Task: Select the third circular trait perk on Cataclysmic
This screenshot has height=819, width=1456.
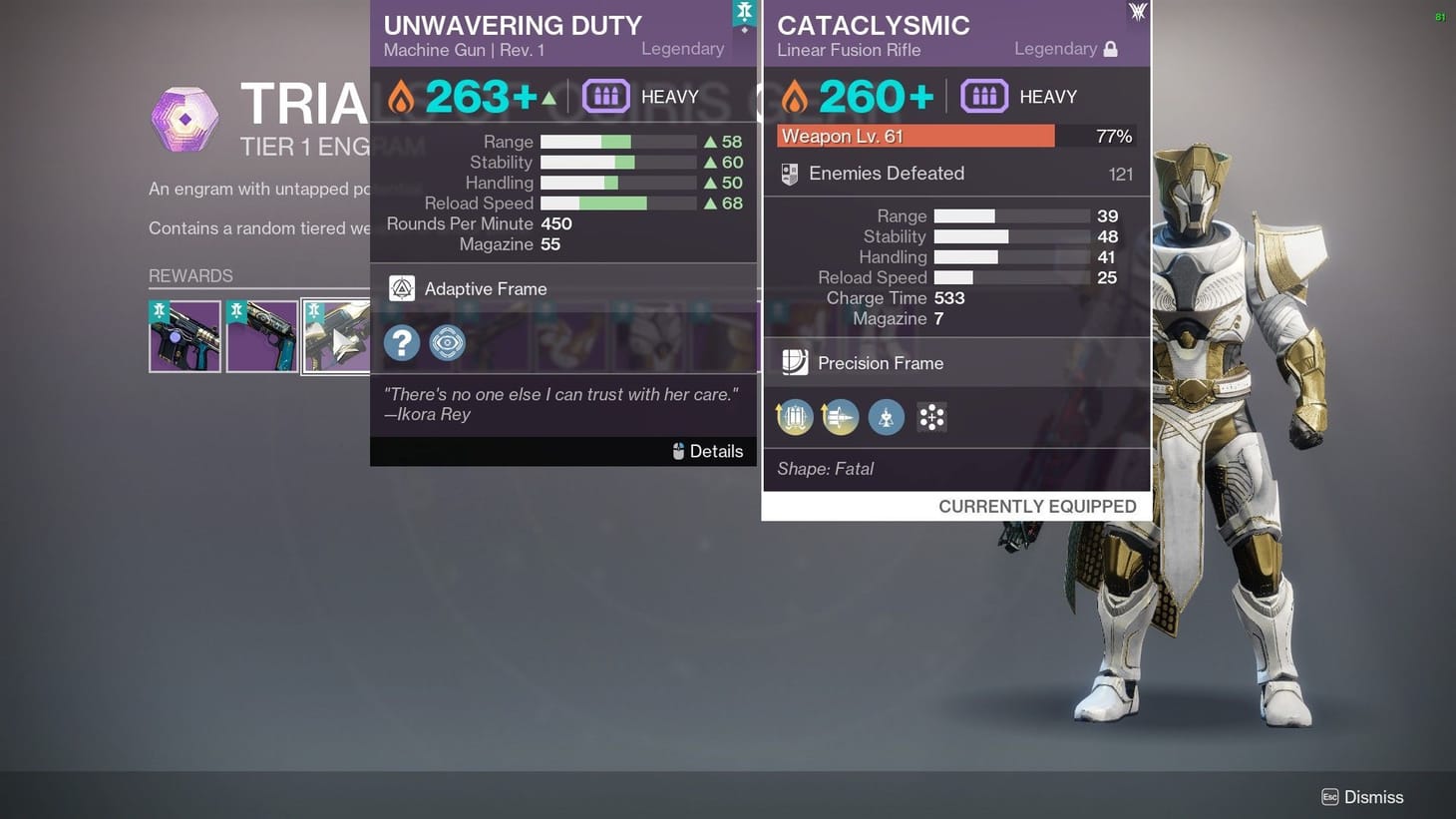Action: click(x=886, y=416)
